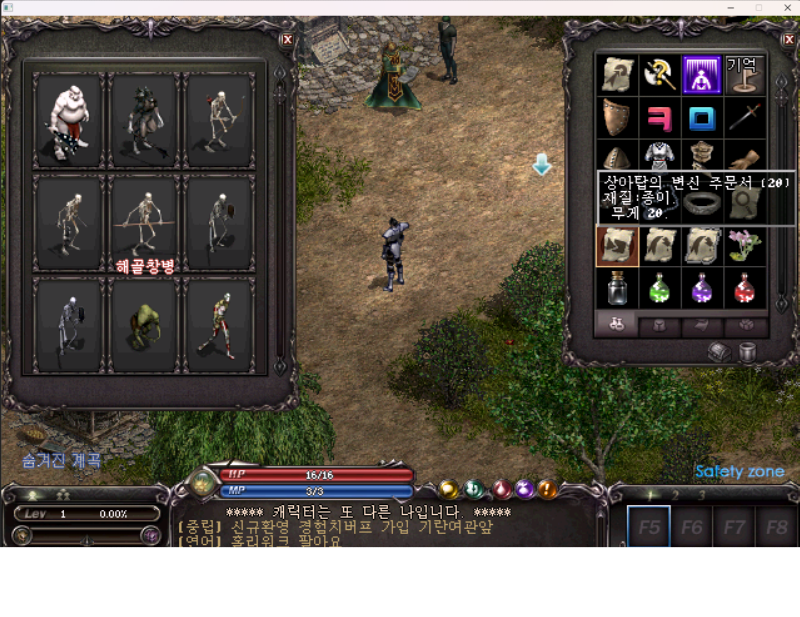The image size is (800, 617).
Task: Select the short sword in inventory
Action: pos(745,118)
